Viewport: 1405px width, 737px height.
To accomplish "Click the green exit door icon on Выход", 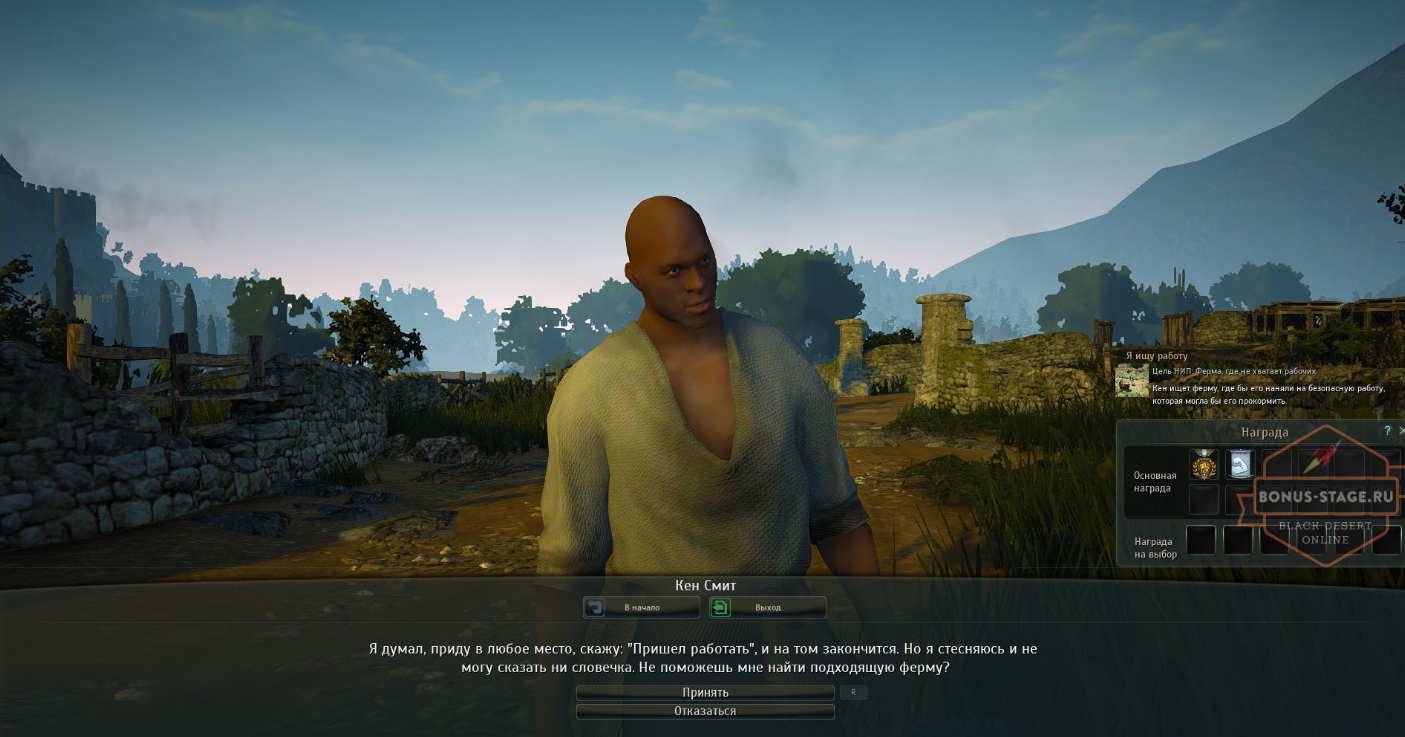I will (720, 607).
